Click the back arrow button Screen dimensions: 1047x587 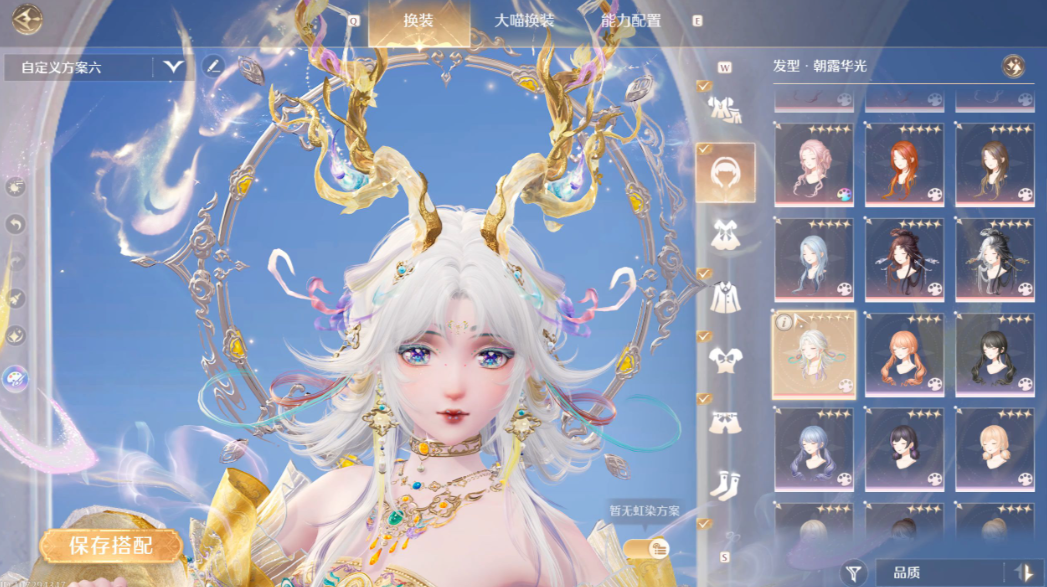click(x=27, y=20)
